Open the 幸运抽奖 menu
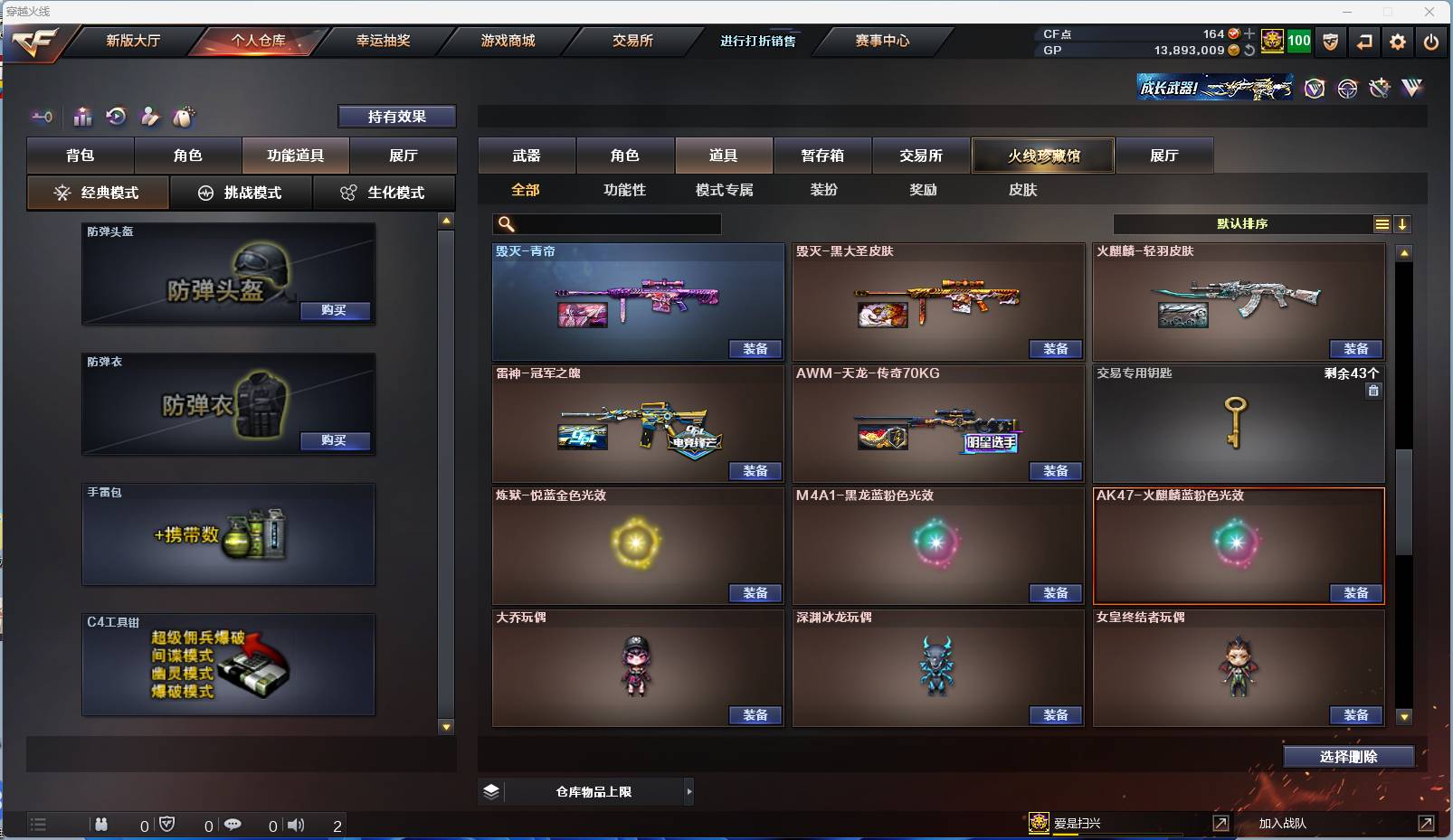 [382, 41]
